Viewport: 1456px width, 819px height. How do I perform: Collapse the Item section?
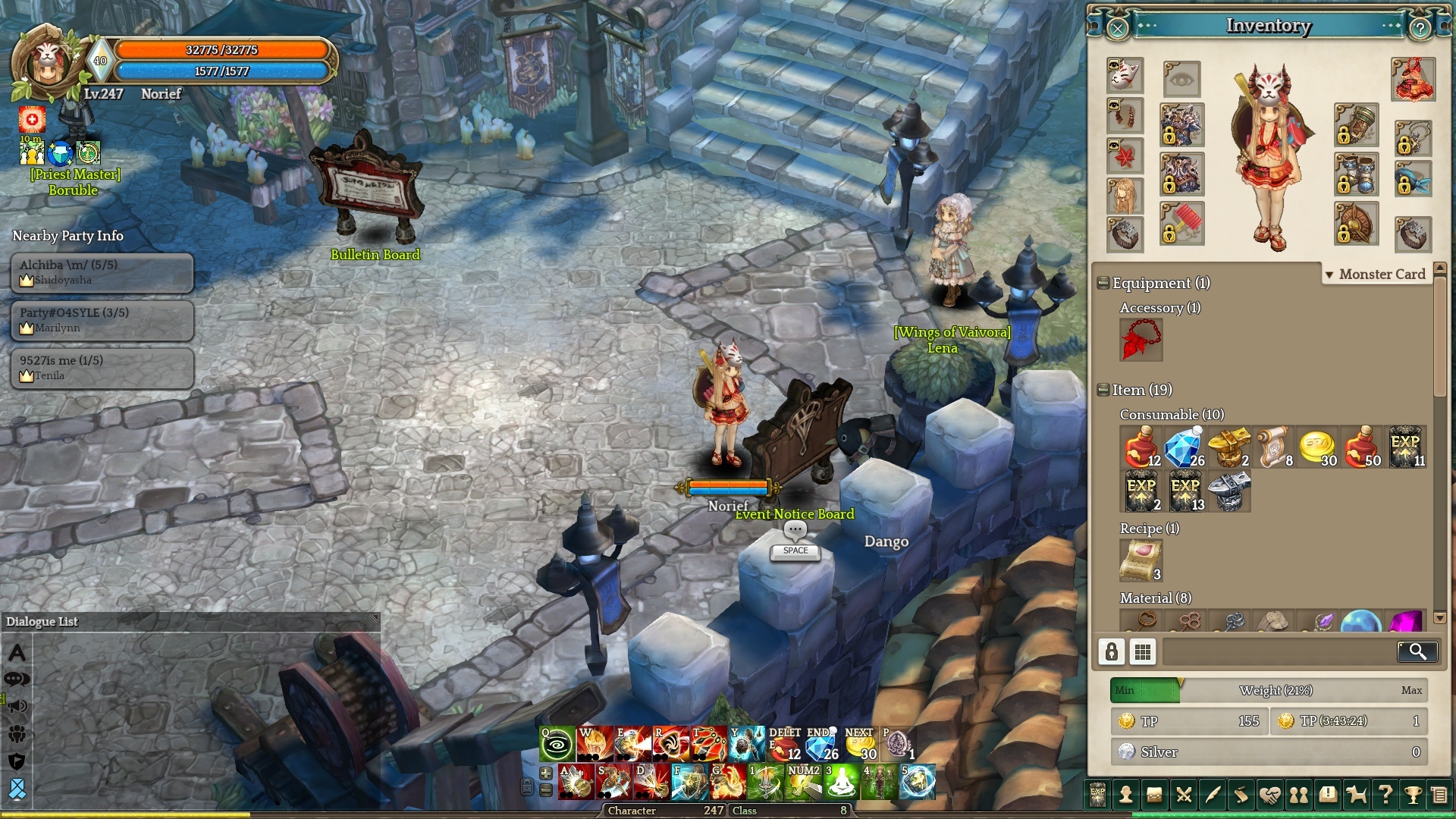tap(1103, 390)
